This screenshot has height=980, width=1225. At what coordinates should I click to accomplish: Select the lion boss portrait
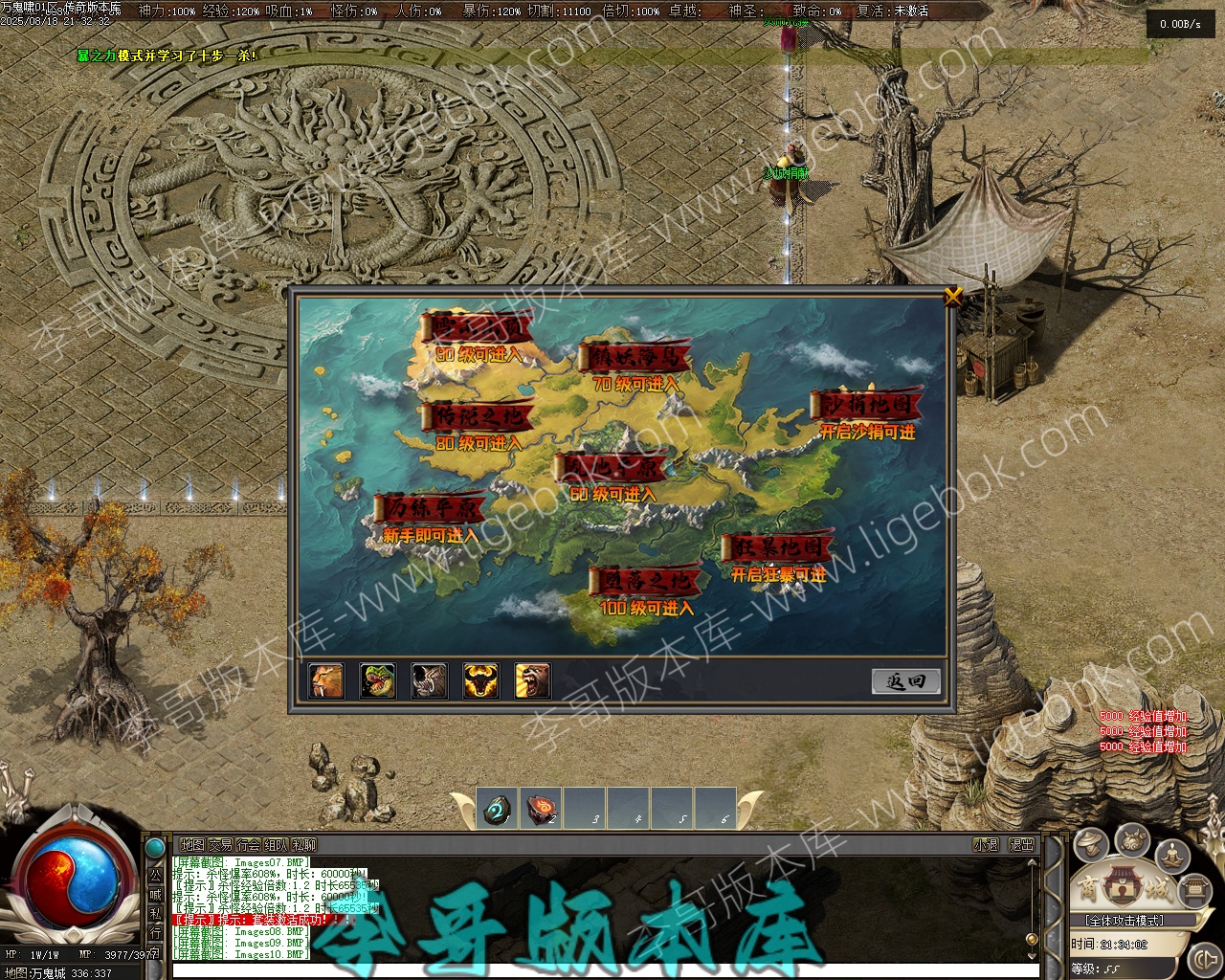click(326, 680)
